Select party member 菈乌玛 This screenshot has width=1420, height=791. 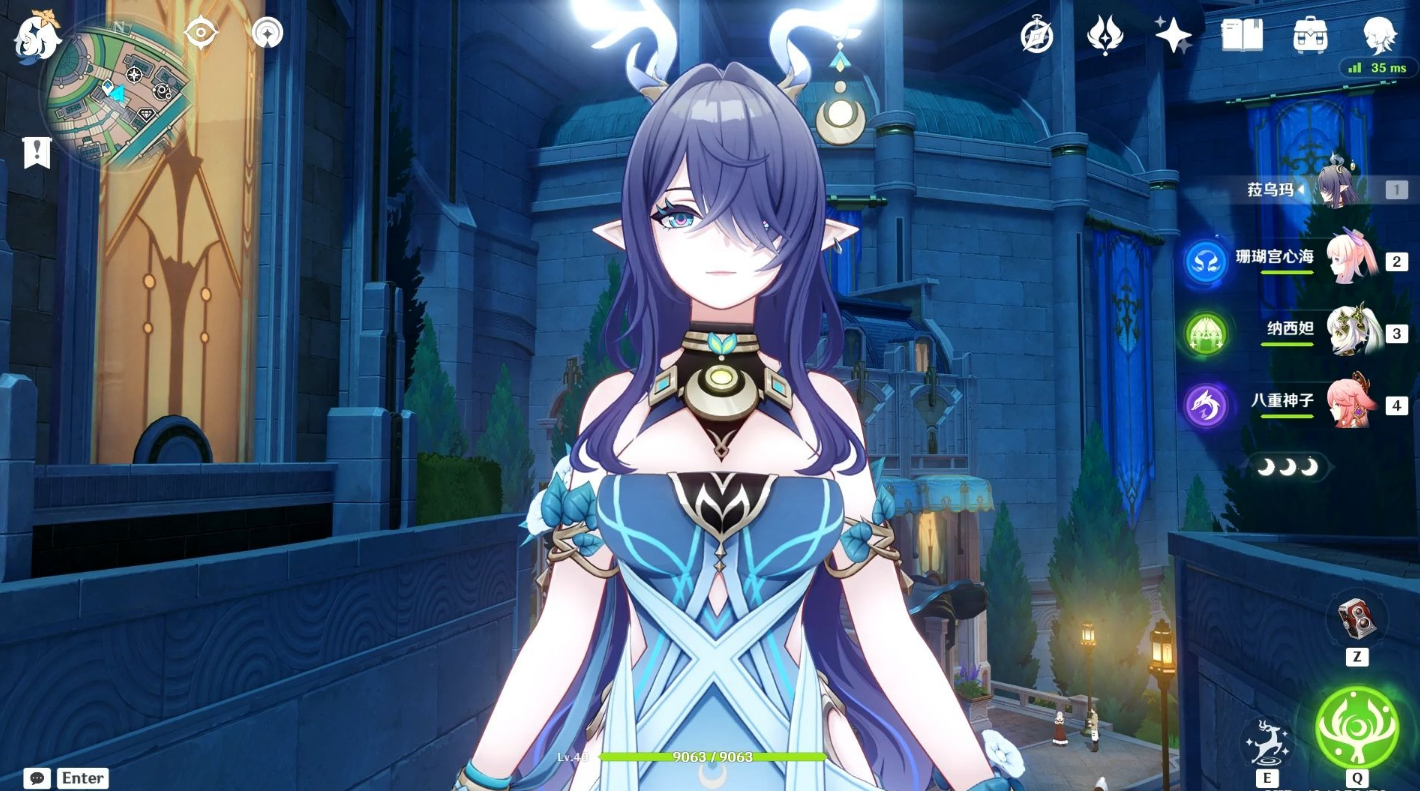pyautogui.click(x=1336, y=188)
